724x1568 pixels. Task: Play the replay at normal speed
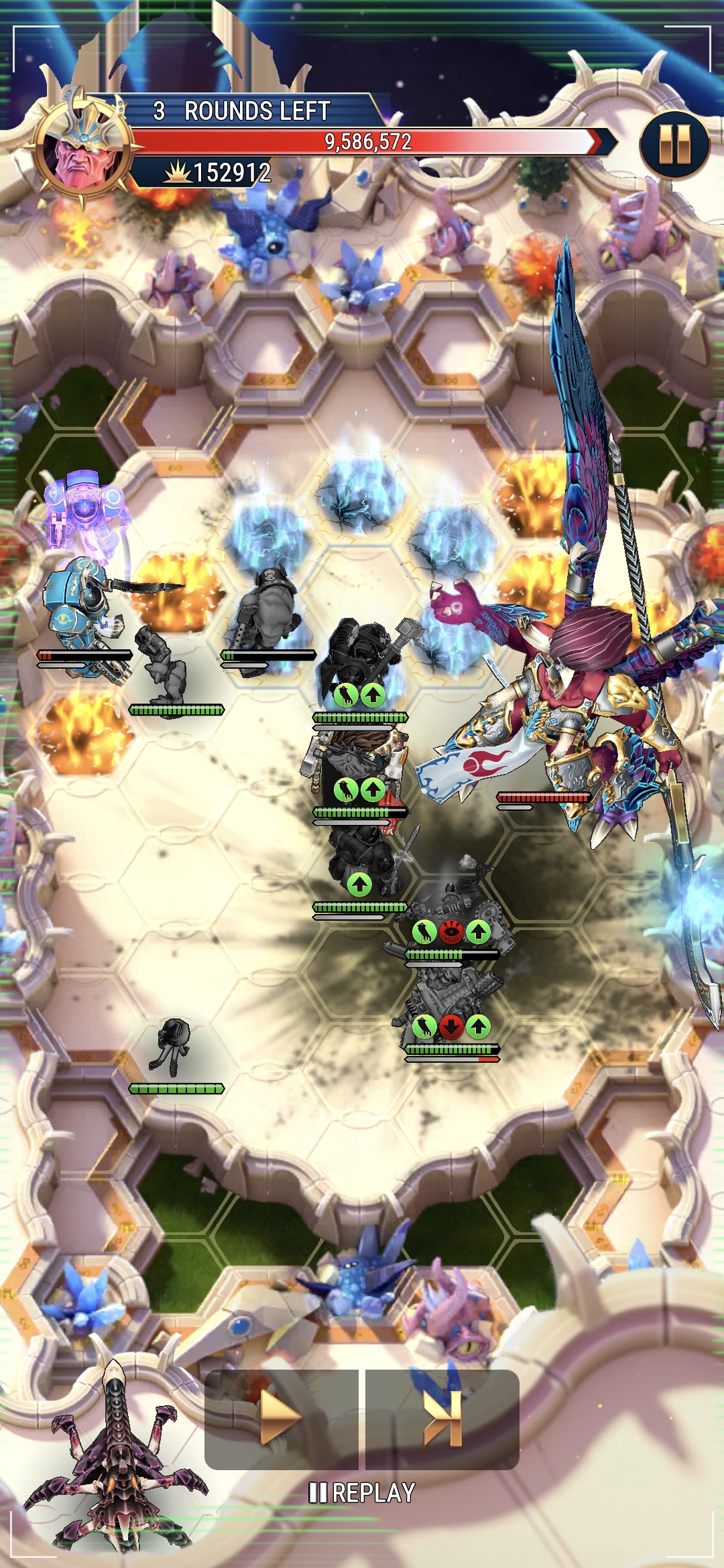click(x=281, y=1418)
